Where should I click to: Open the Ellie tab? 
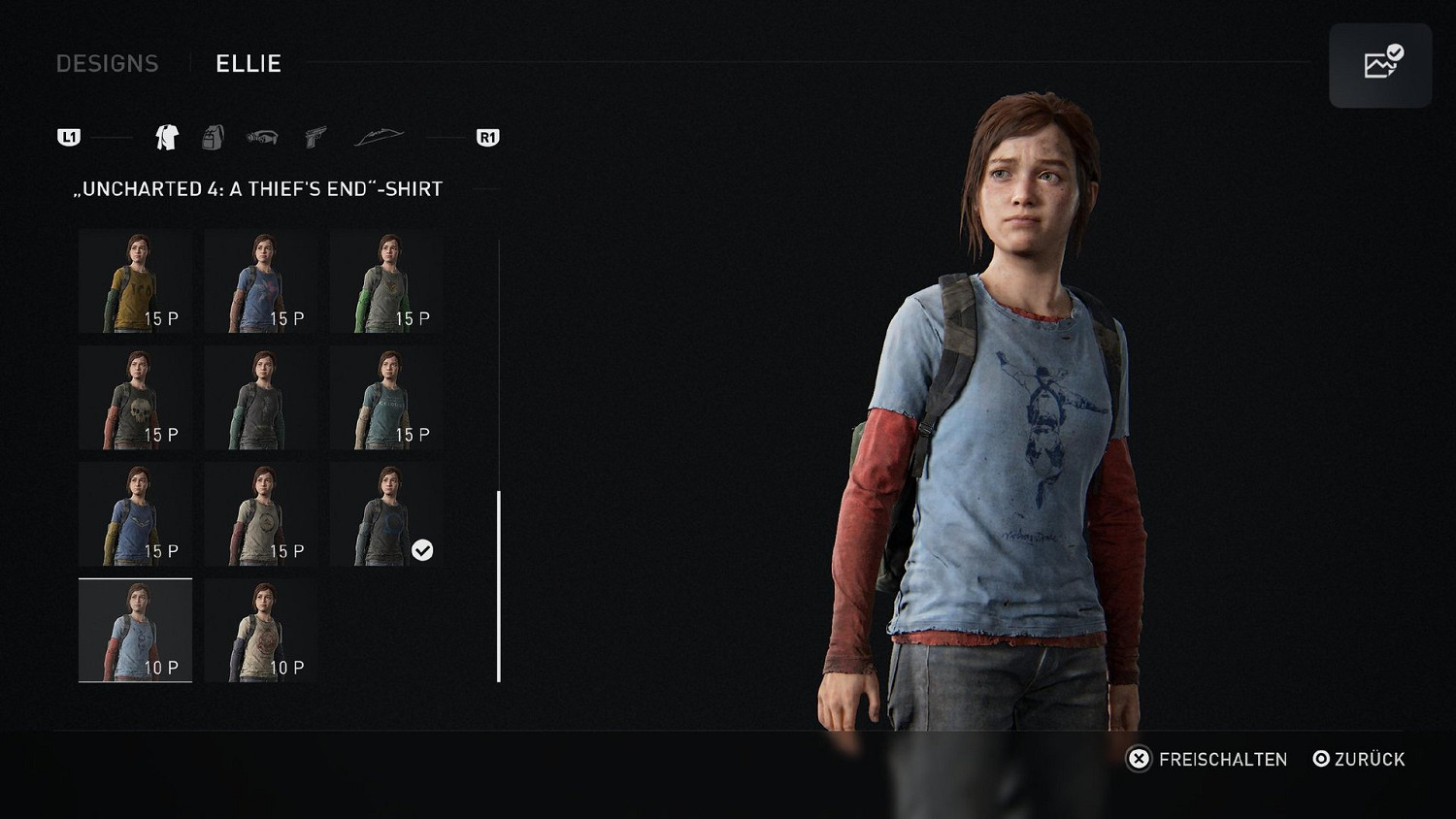point(248,64)
